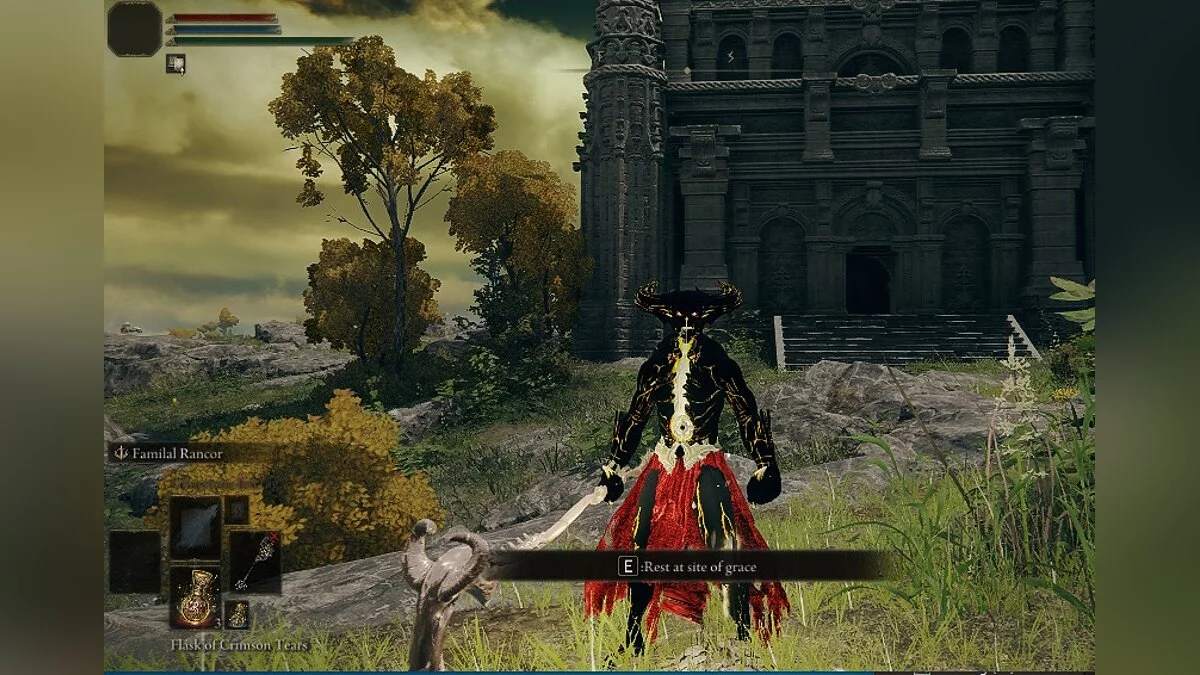
Task: Click the Familal Rancor skill label
Action: (x=170, y=453)
